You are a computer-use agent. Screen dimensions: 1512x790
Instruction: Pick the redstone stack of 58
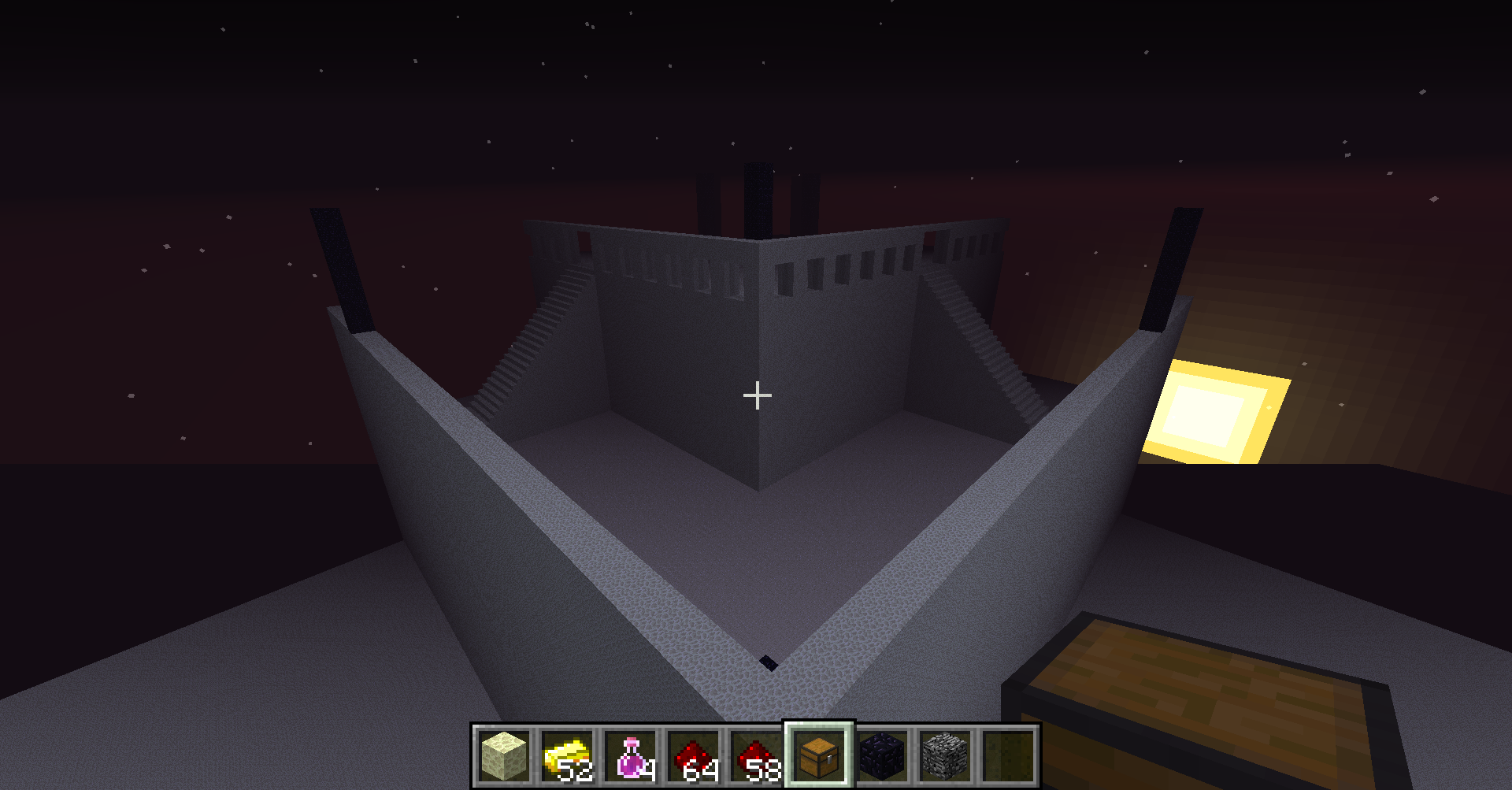[x=756, y=755]
